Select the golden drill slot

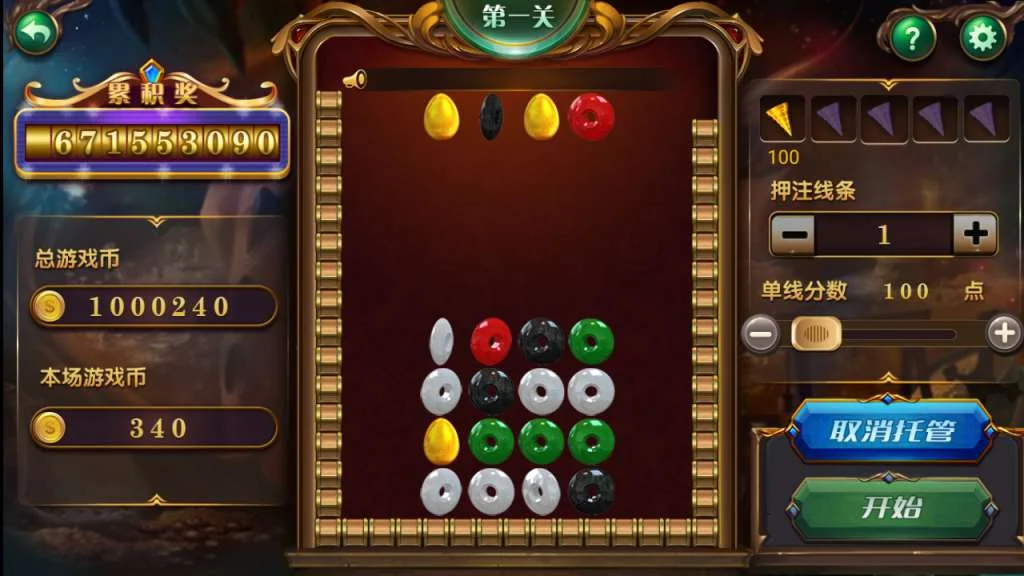[783, 120]
